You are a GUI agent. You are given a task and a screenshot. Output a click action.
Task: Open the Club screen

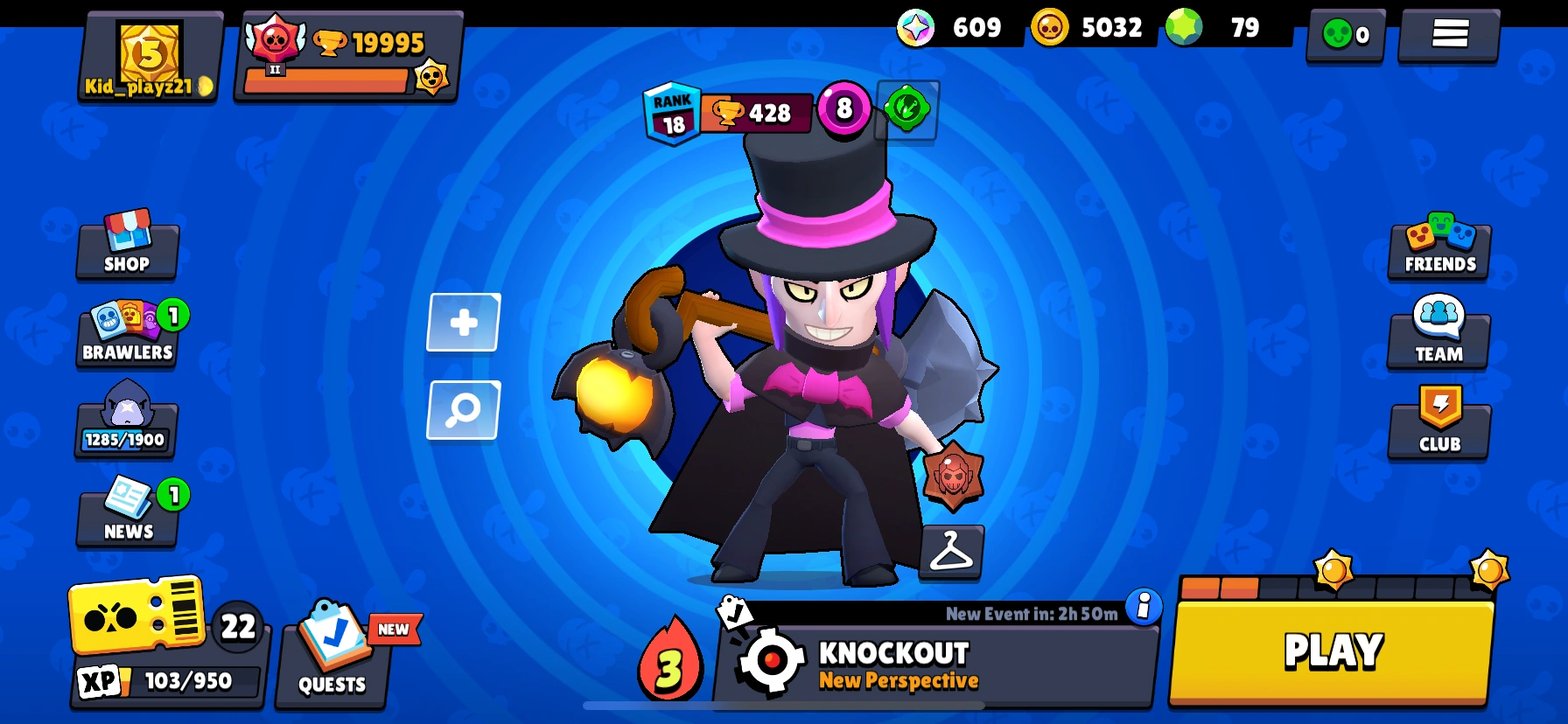pos(1438,426)
